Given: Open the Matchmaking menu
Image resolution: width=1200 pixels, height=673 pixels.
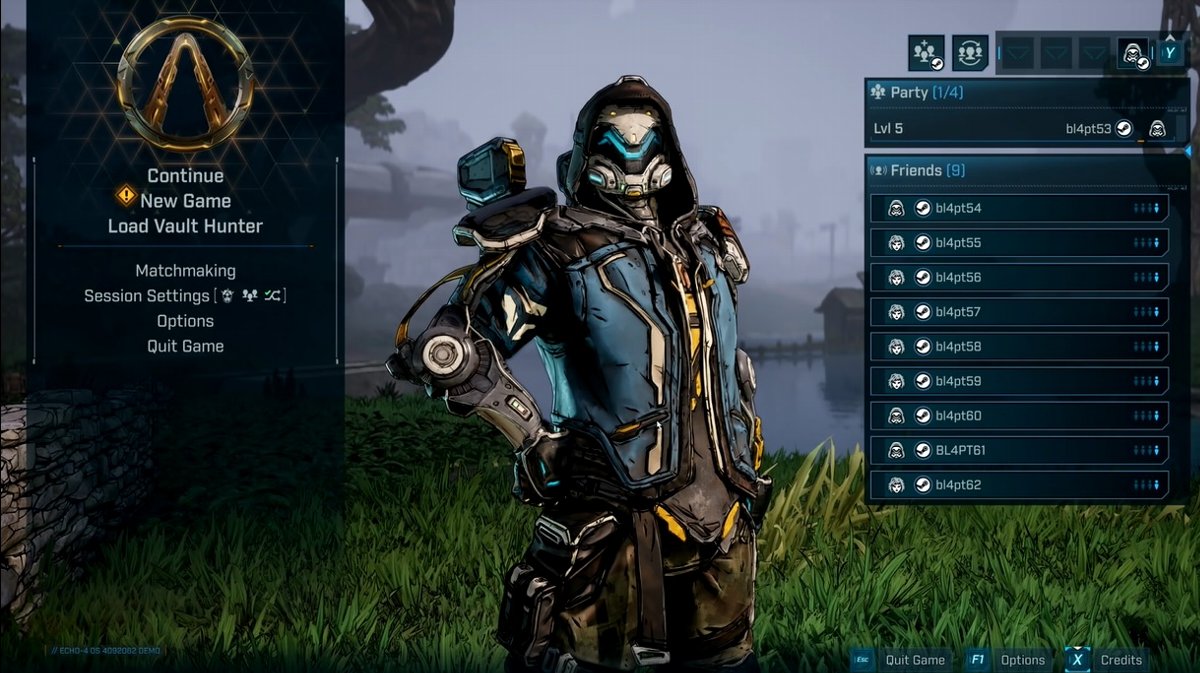Looking at the screenshot, I should [x=185, y=271].
